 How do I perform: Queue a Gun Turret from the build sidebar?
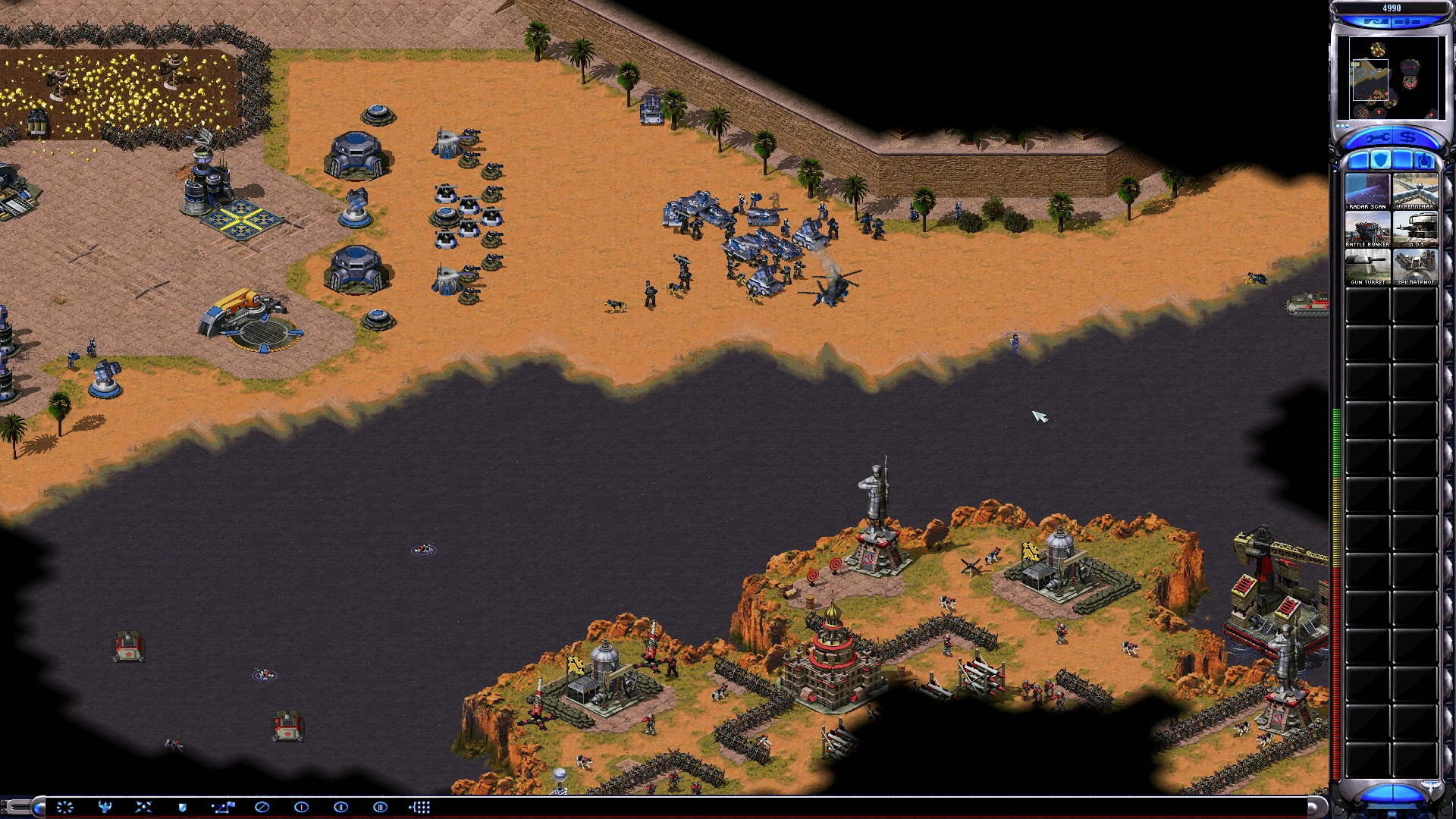[x=1367, y=265]
